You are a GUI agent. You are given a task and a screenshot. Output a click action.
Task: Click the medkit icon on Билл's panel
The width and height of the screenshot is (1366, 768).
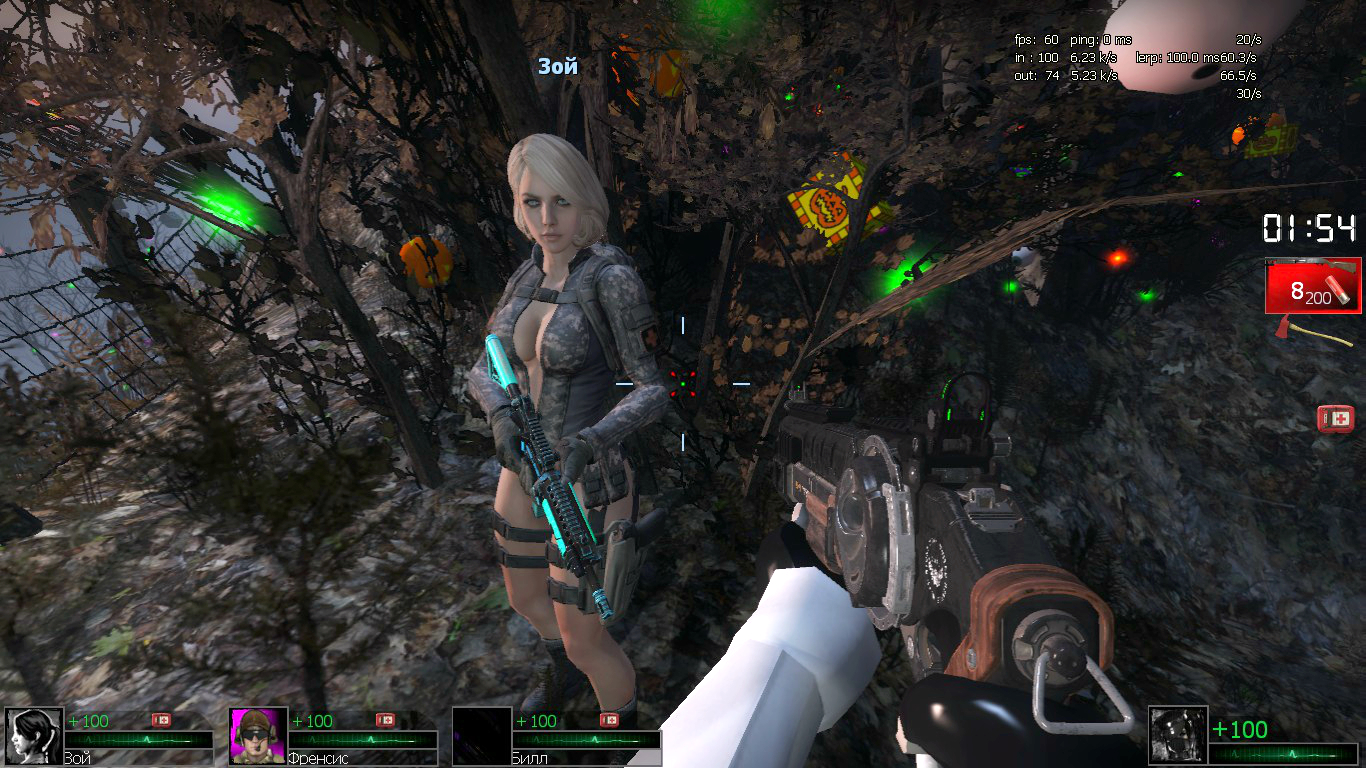tap(609, 720)
